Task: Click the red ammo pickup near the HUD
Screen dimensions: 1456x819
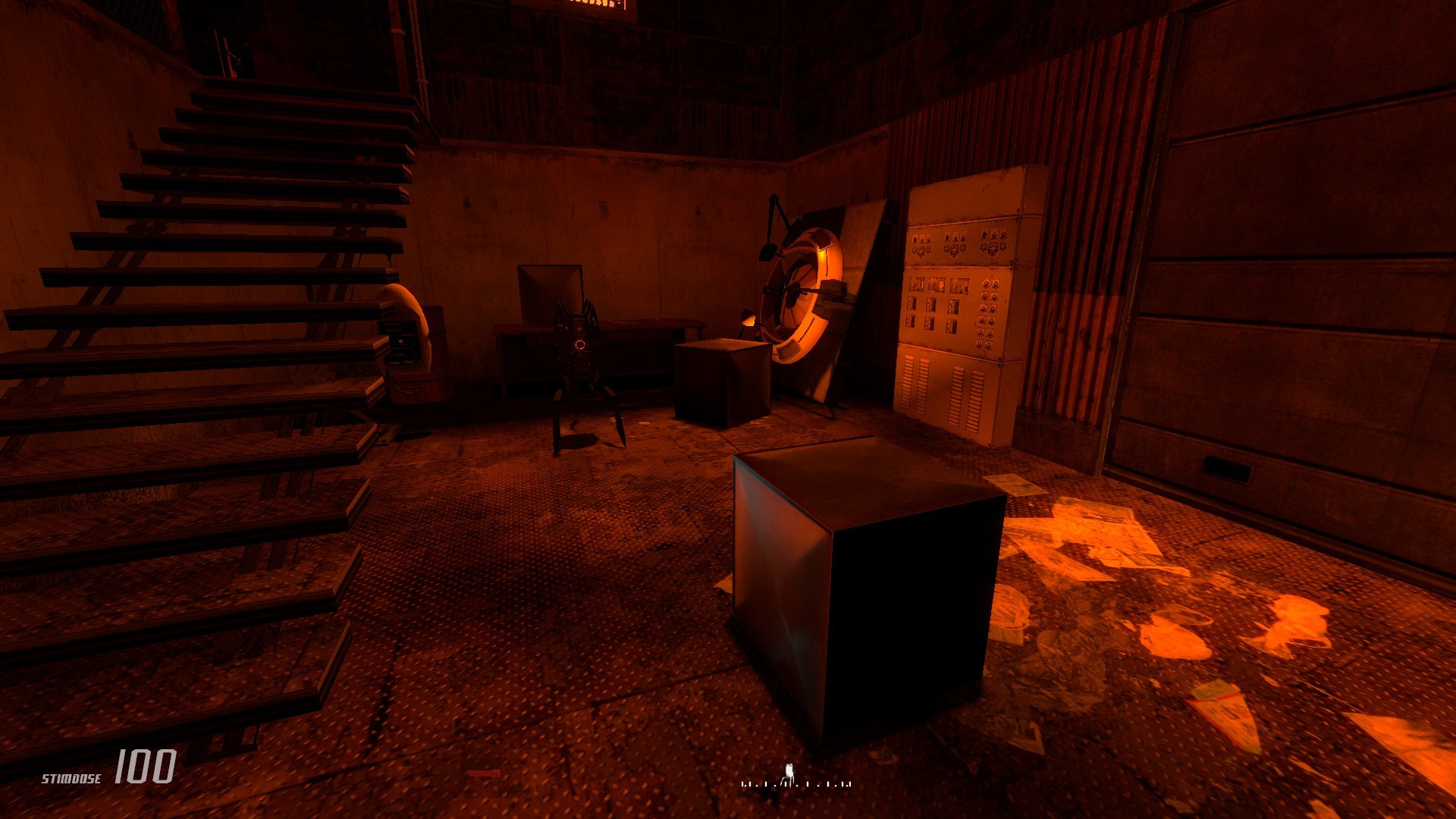Action: [x=484, y=773]
